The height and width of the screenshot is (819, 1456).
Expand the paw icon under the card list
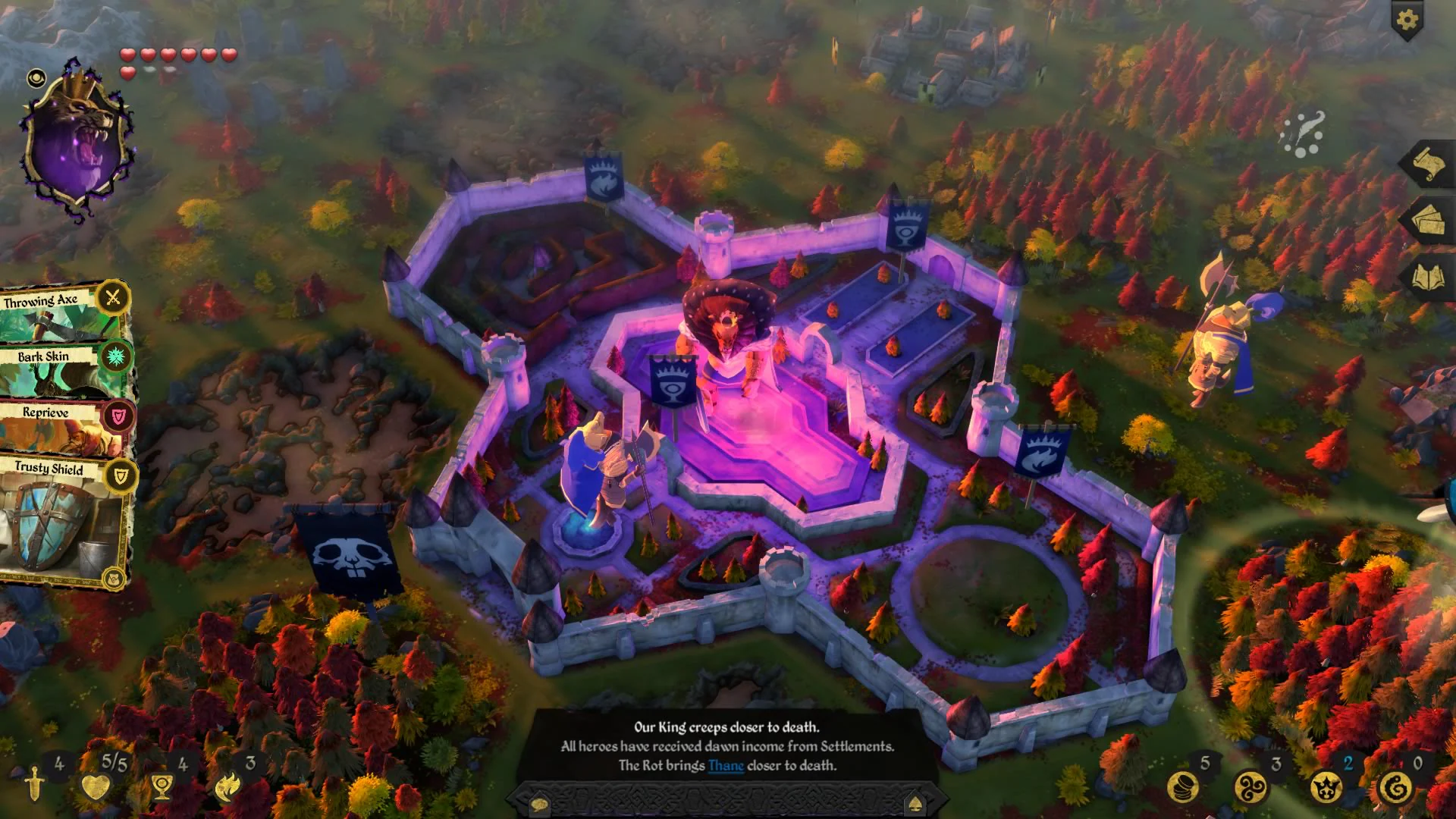click(x=112, y=579)
